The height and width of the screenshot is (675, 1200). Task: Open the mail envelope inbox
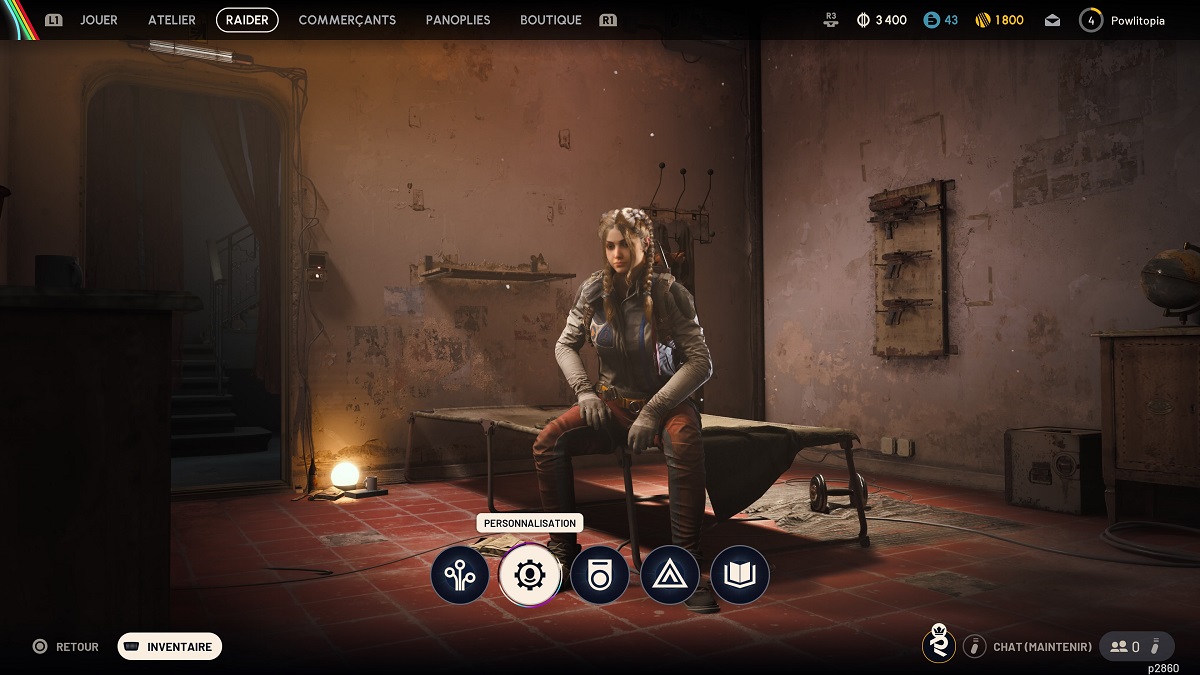tap(1053, 20)
